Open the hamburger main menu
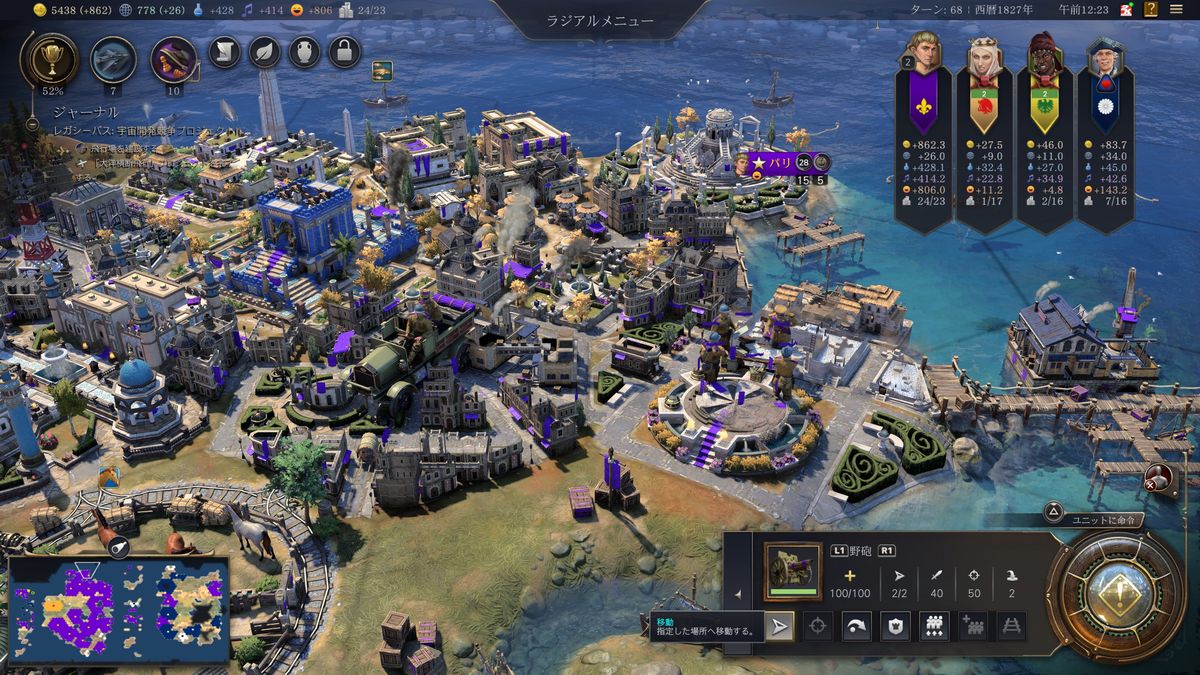Image resolution: width=1200 pixels, height=675 pixels. [x=1176, y=9]
